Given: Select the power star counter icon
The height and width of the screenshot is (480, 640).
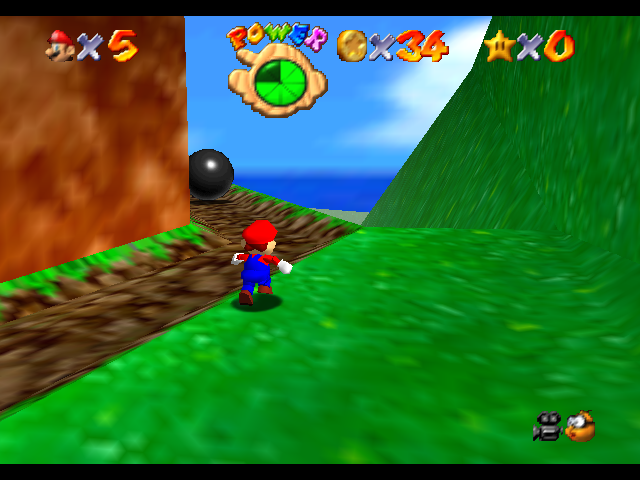Looking at the screenshot, I should 498,45.
